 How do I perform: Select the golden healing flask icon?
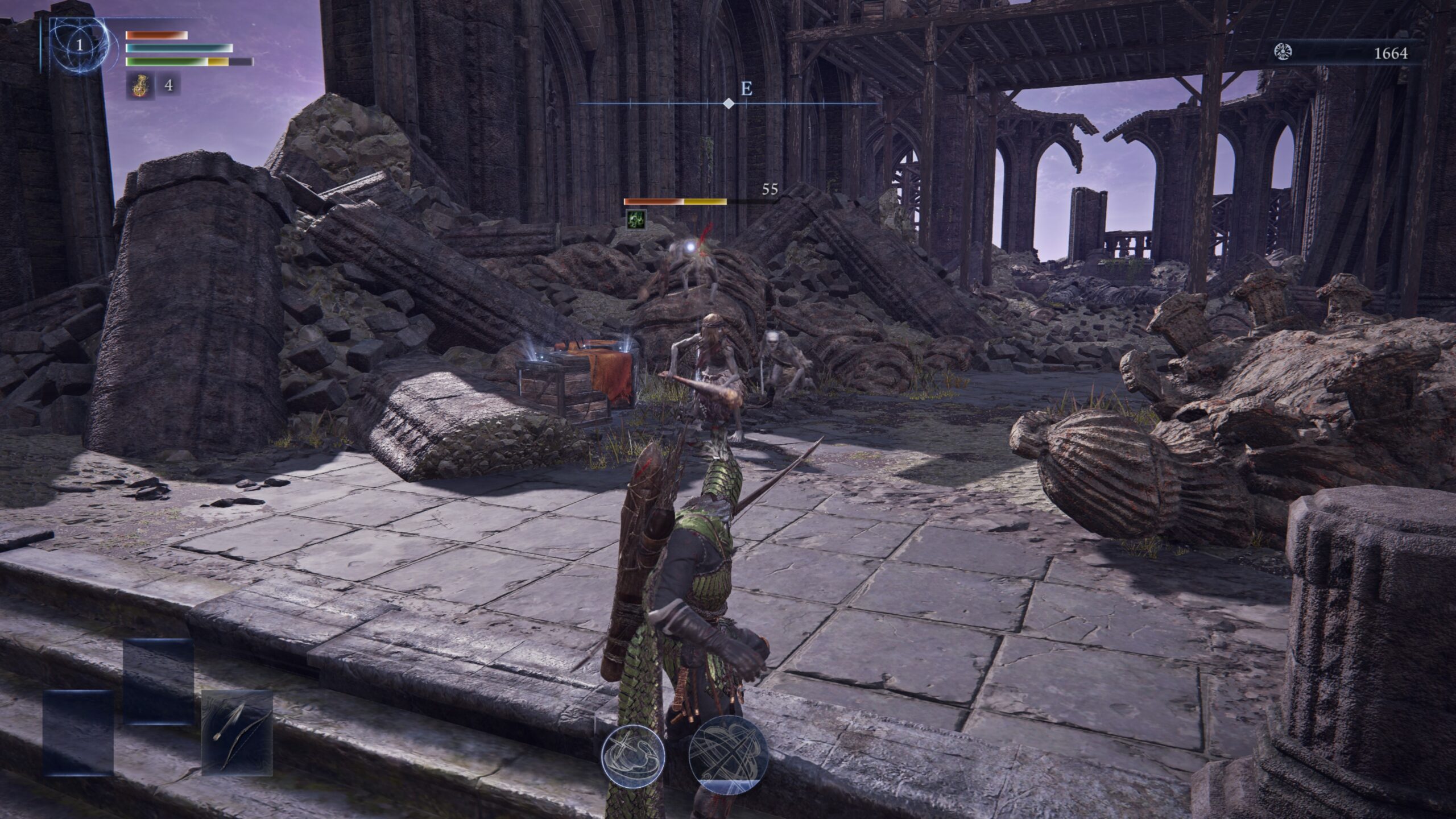[138, 85]
